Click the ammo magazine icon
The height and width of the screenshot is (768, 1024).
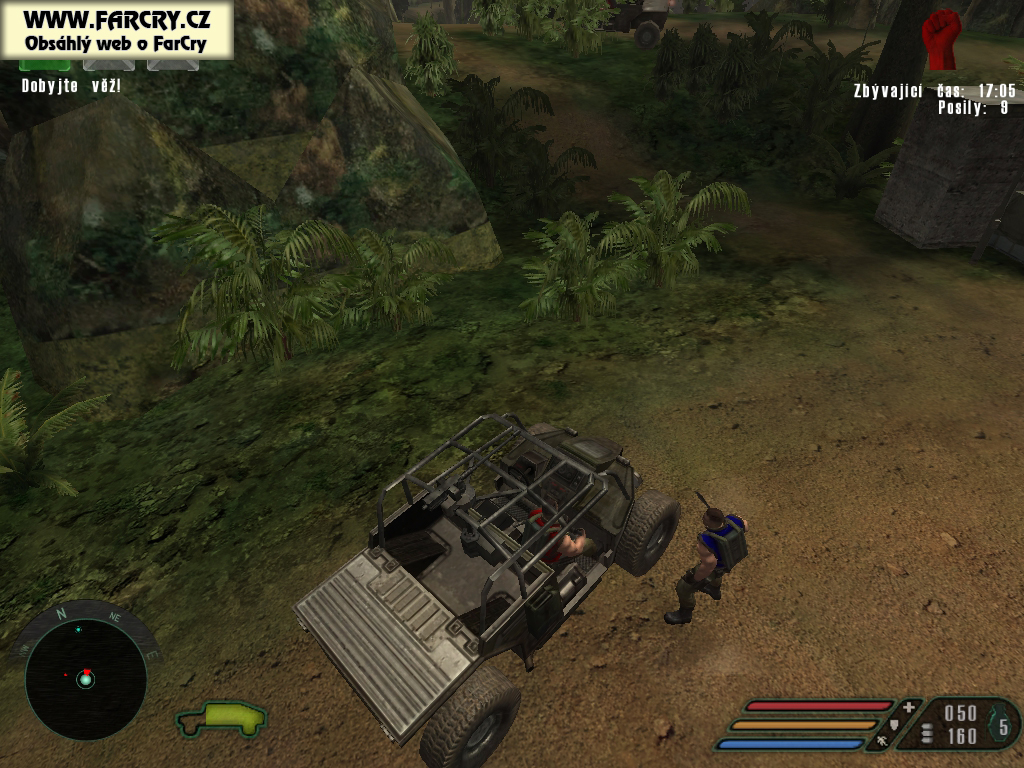(x=927, y=734)
